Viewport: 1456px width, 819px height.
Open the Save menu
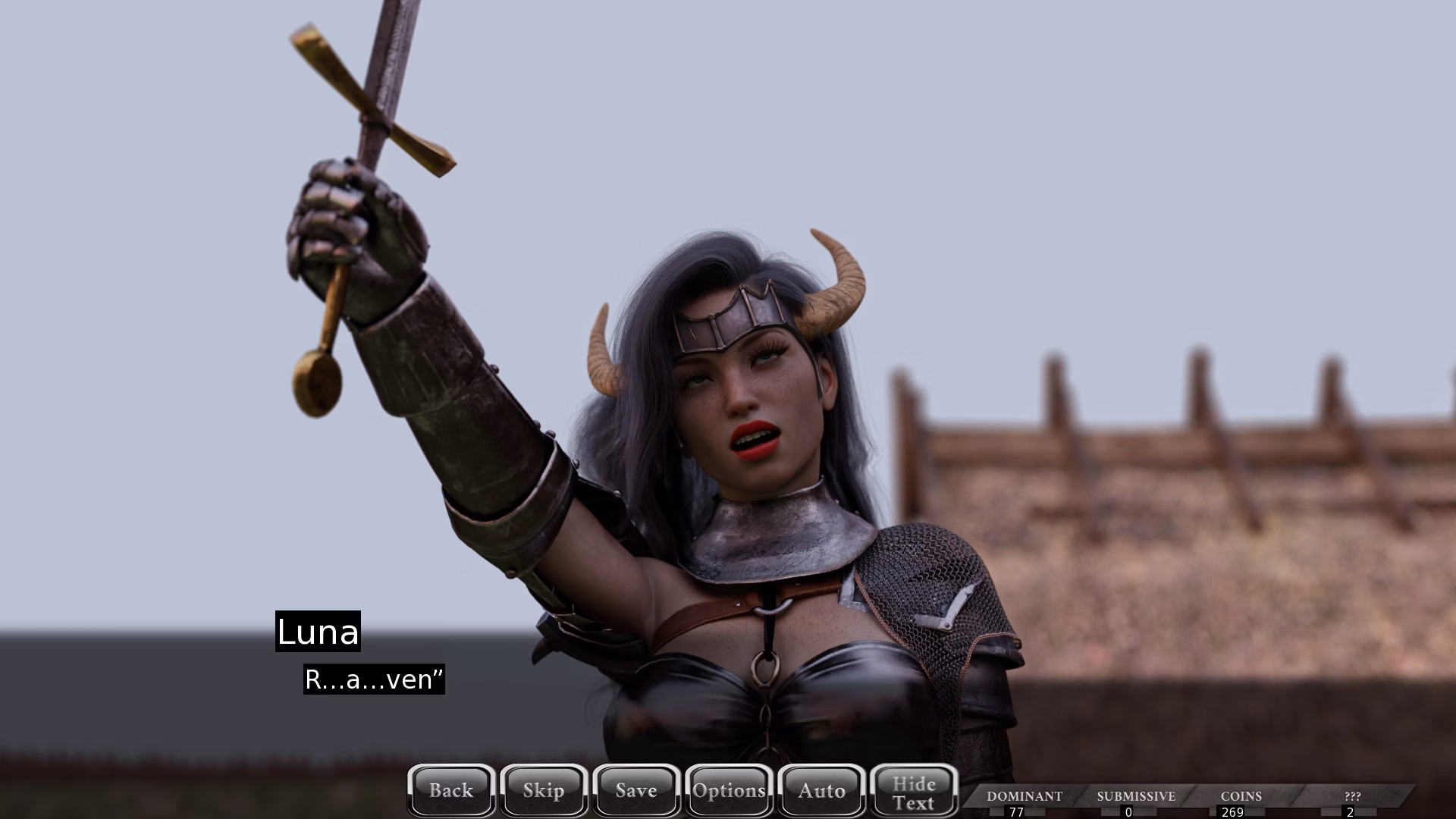(x=636, y=791)
